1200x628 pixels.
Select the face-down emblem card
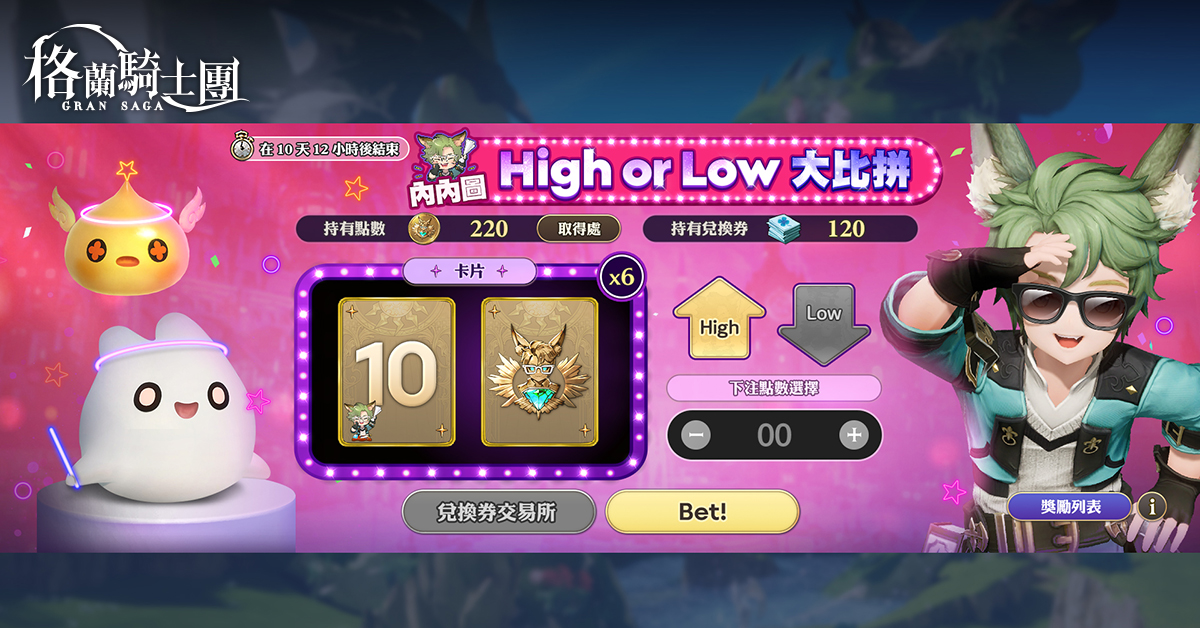pyautogui.click(x=540, y=372)
